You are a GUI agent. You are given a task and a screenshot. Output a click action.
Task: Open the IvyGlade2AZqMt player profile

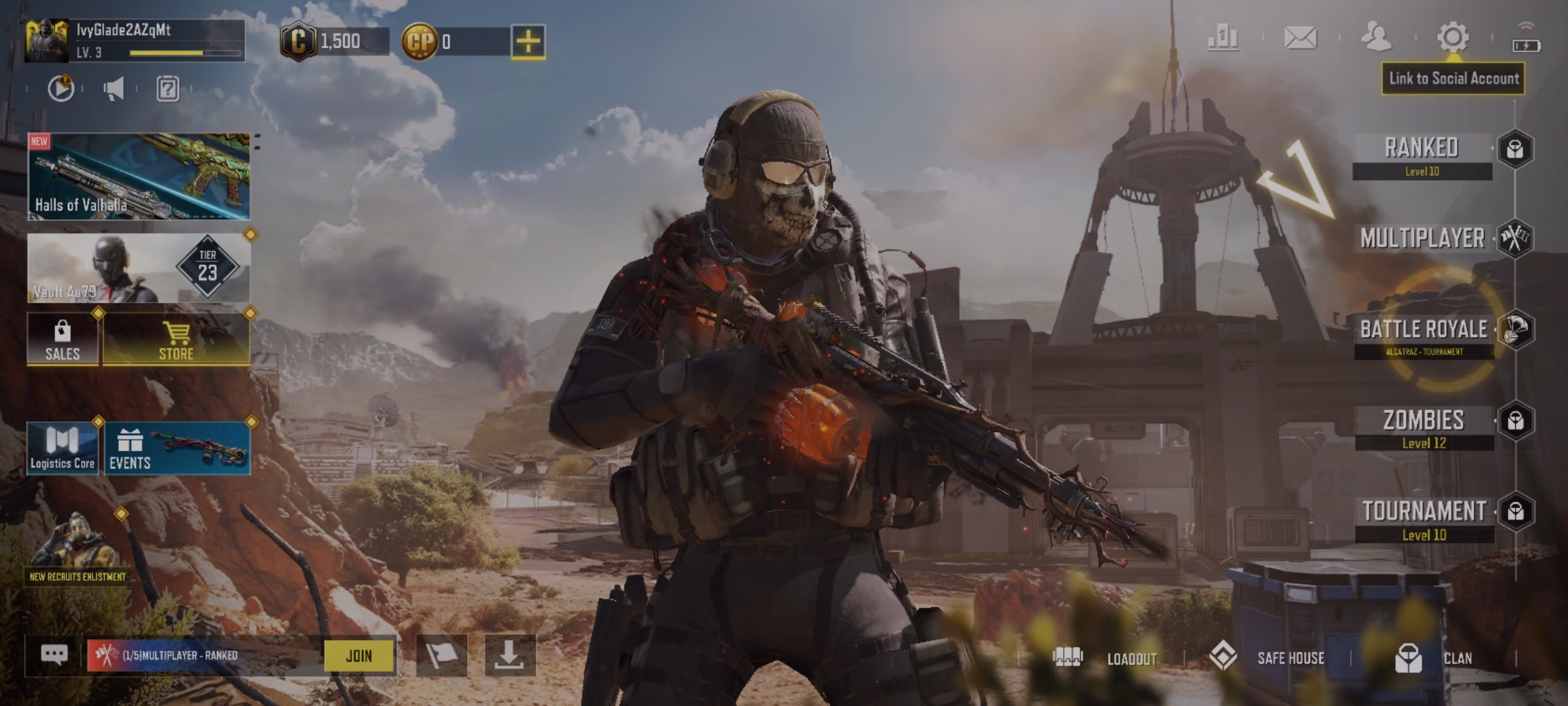click(135, 41)
